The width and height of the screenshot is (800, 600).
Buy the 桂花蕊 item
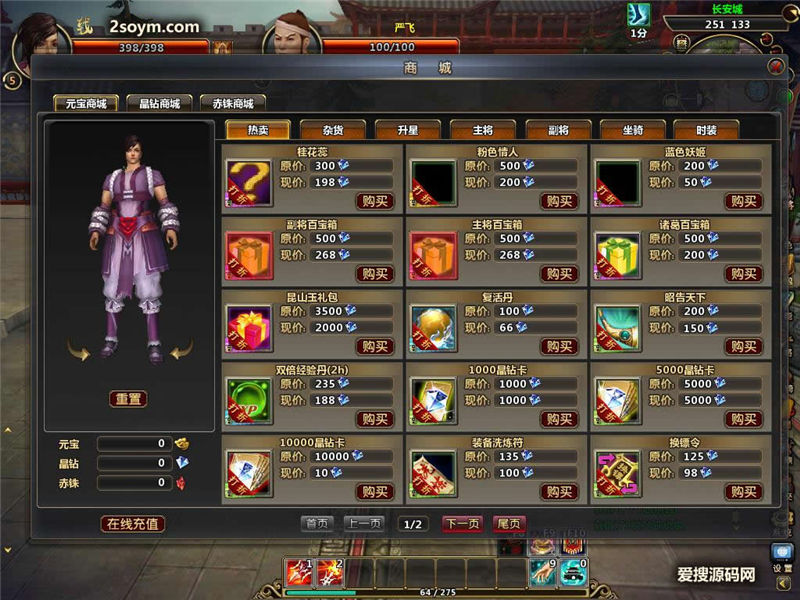(x=375, y=201)
